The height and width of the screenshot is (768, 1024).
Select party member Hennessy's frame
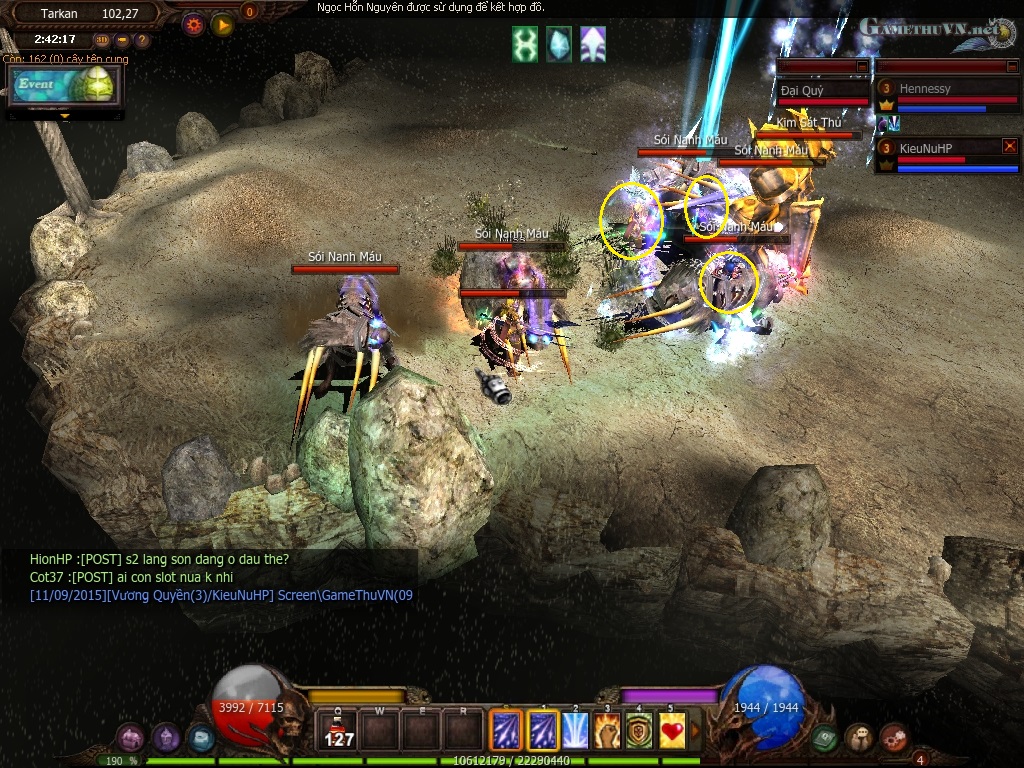(947, 97)
